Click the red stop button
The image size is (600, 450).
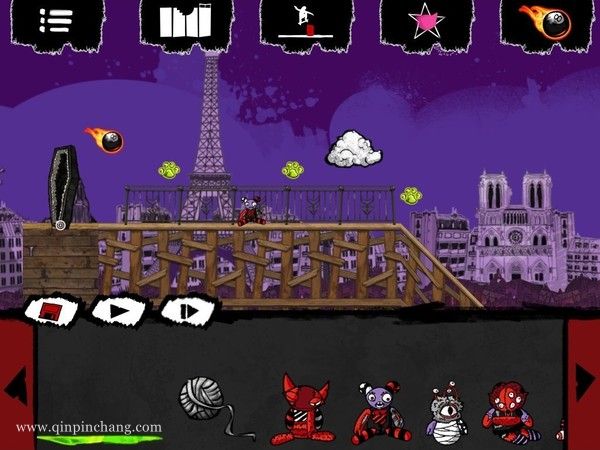tap(52, 311)
